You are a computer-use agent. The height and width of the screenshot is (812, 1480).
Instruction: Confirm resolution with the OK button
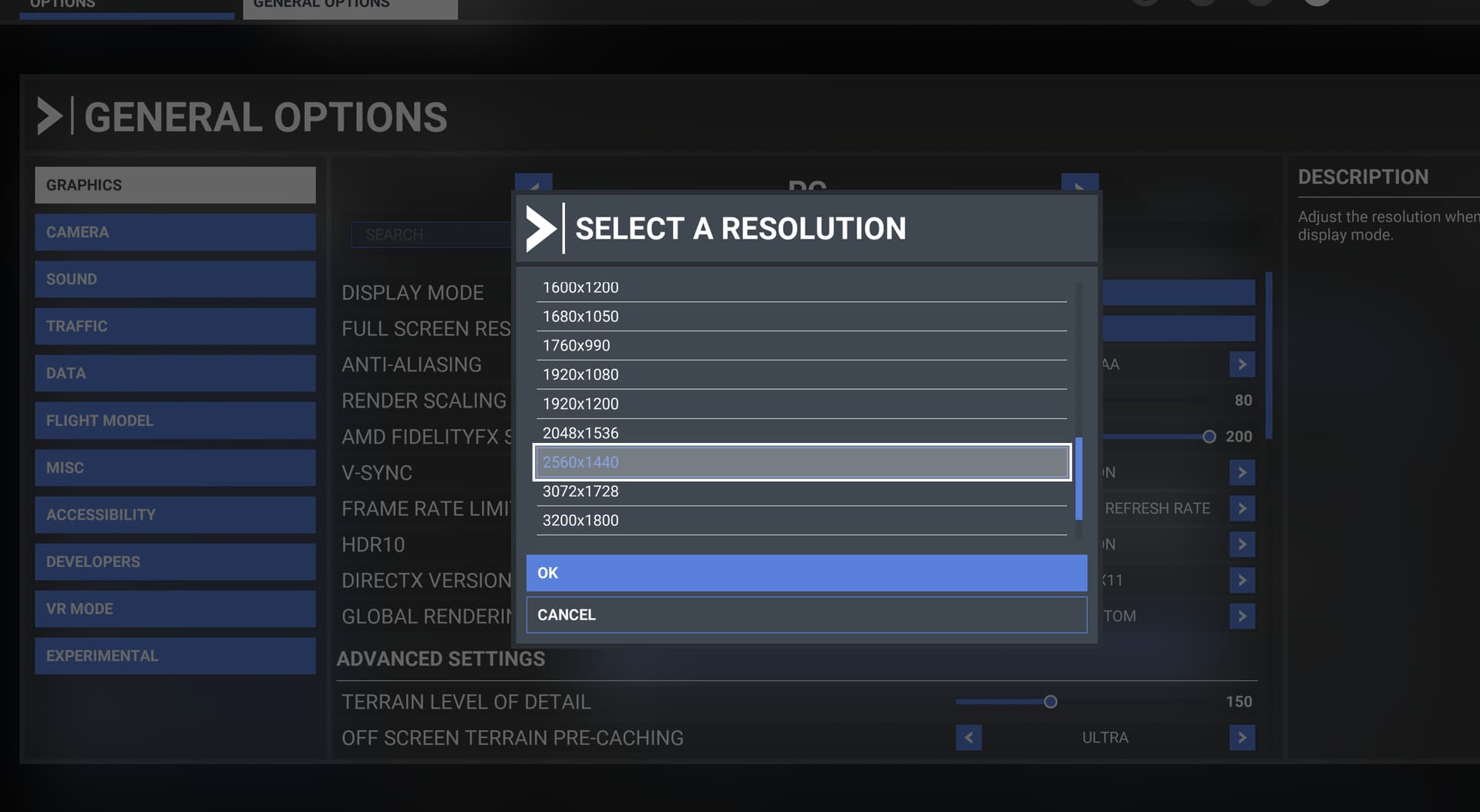click(x=806, y=573)
